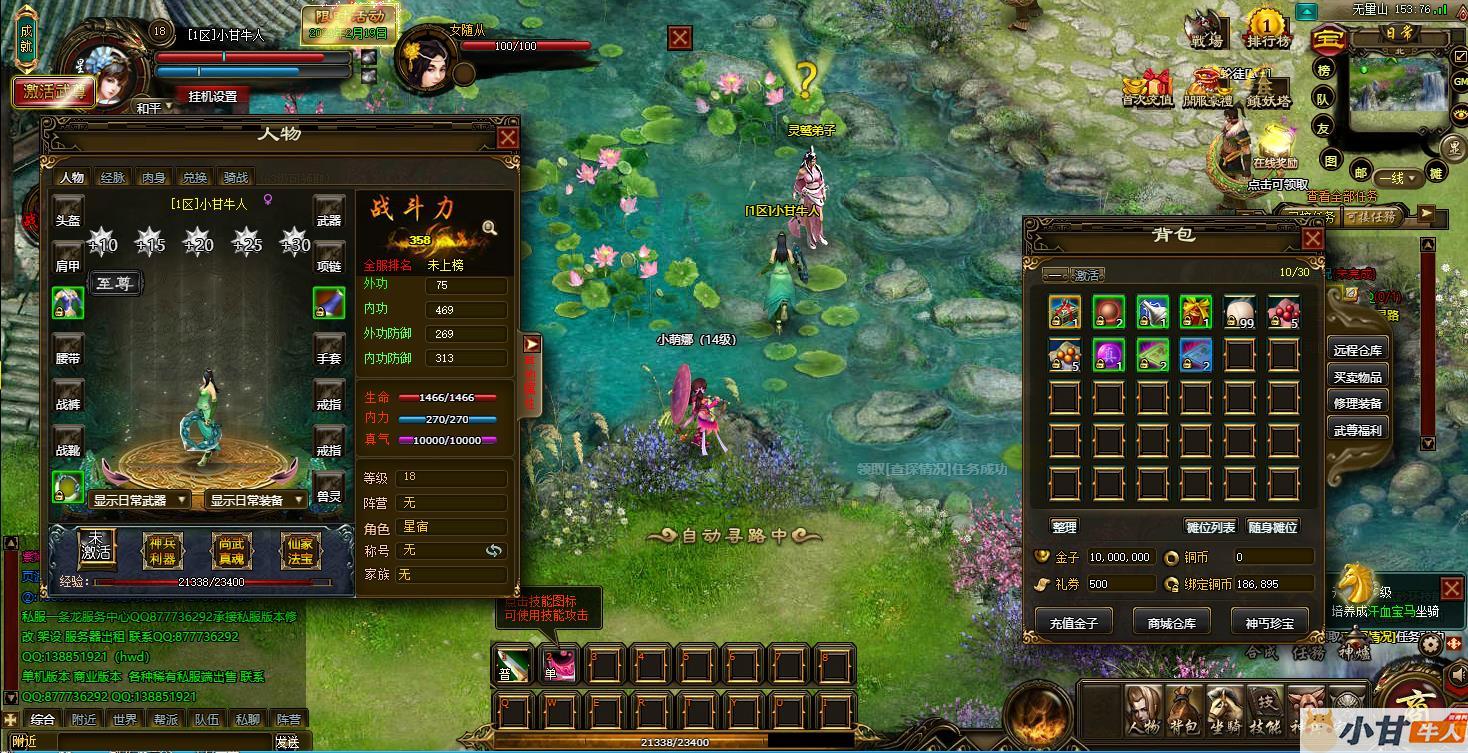Viewport: 1468px width, 753px height.
Task: Open the 首次充值 first recharge gift
Action: (x=1146, y=87)
